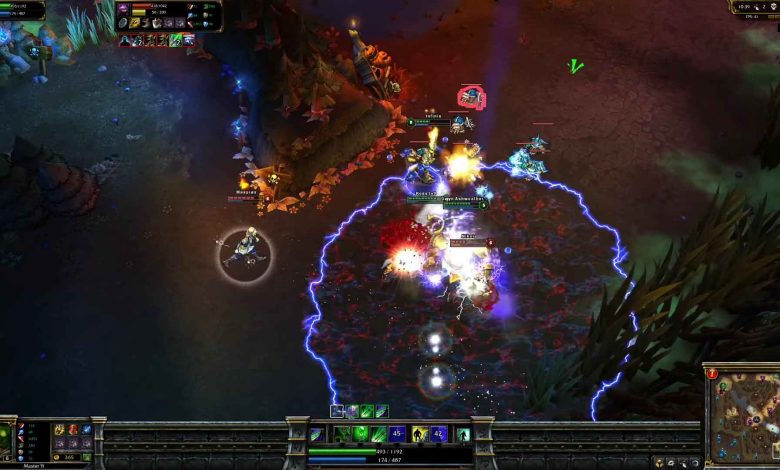Select the target's portrait in top panel

[124, 8]
